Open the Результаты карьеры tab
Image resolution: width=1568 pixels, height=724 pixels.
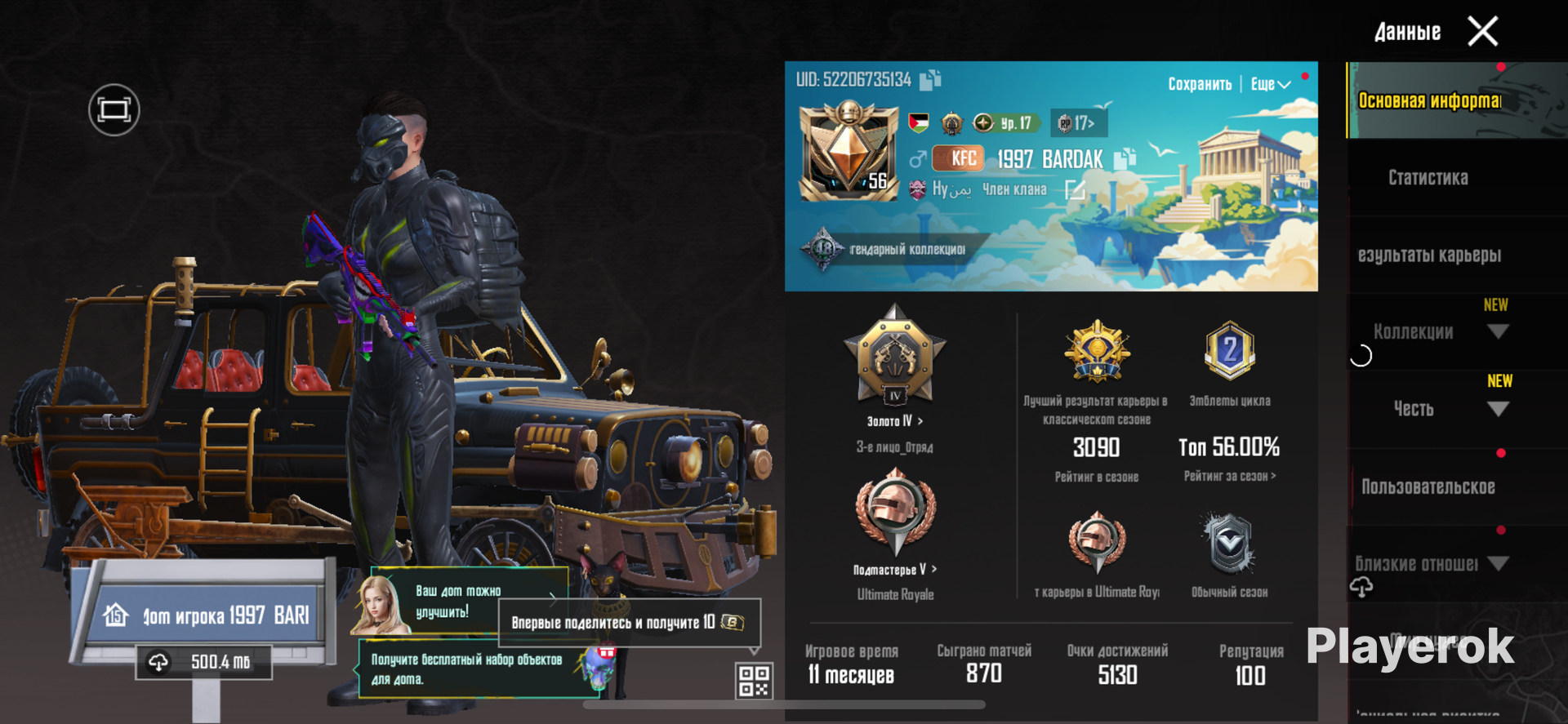pyautogui.click(x=1429, y=255)
